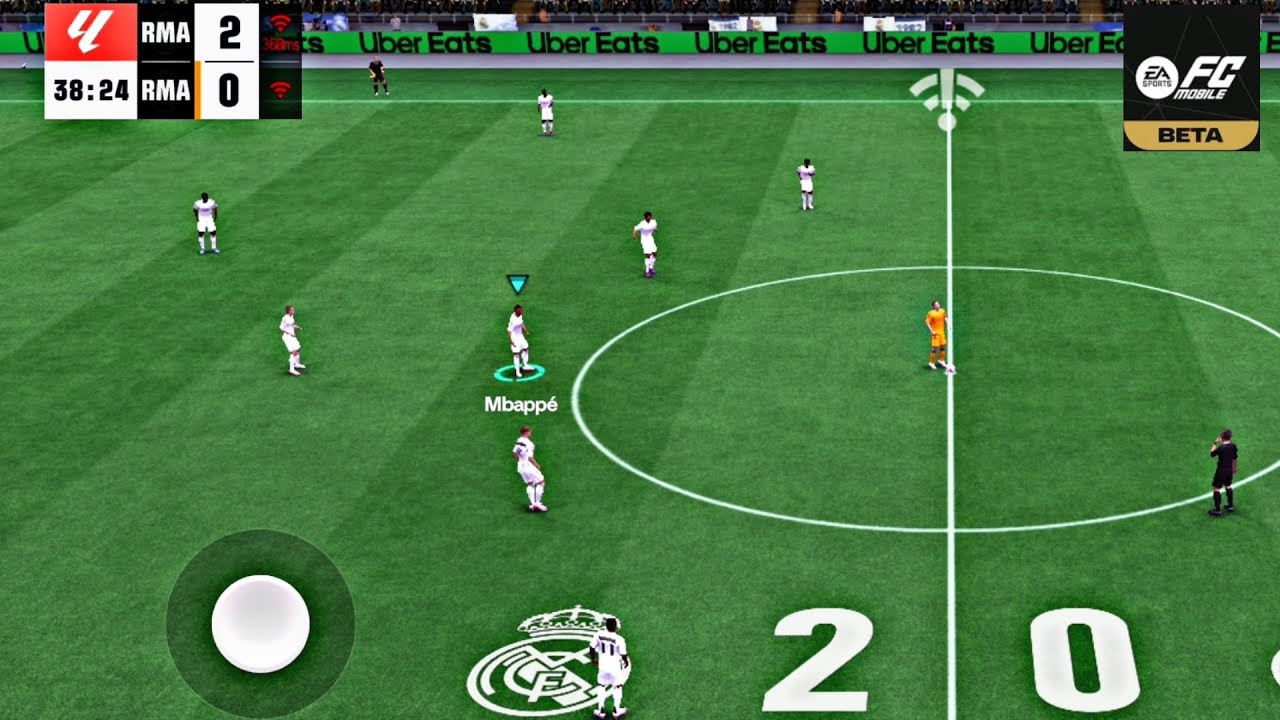Screen dimensions: 1280x720
Task: Tap the cyan indicator arrow above Mbappé
Action: pos(517,284)
